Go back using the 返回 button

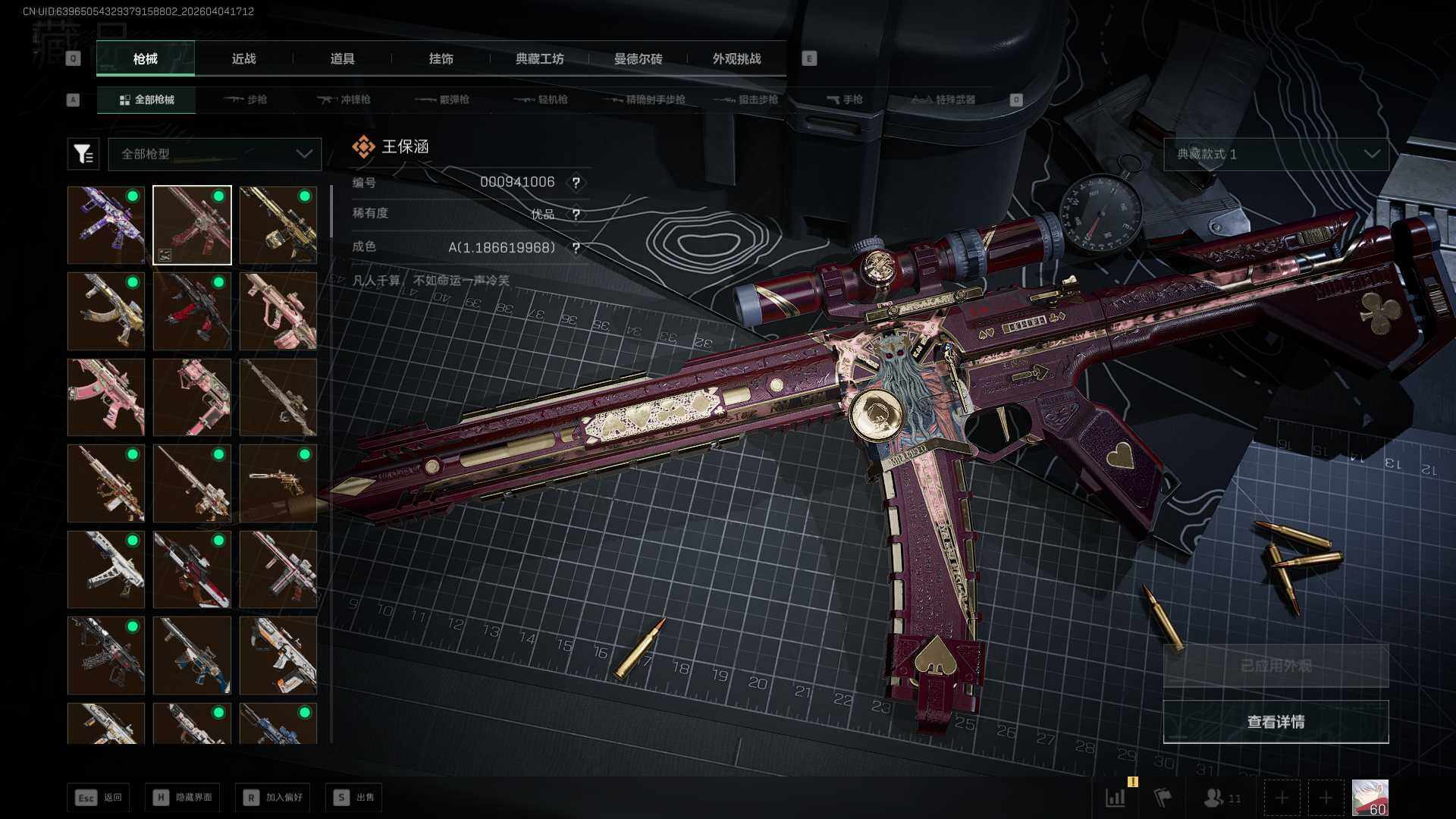click(98, 797)
